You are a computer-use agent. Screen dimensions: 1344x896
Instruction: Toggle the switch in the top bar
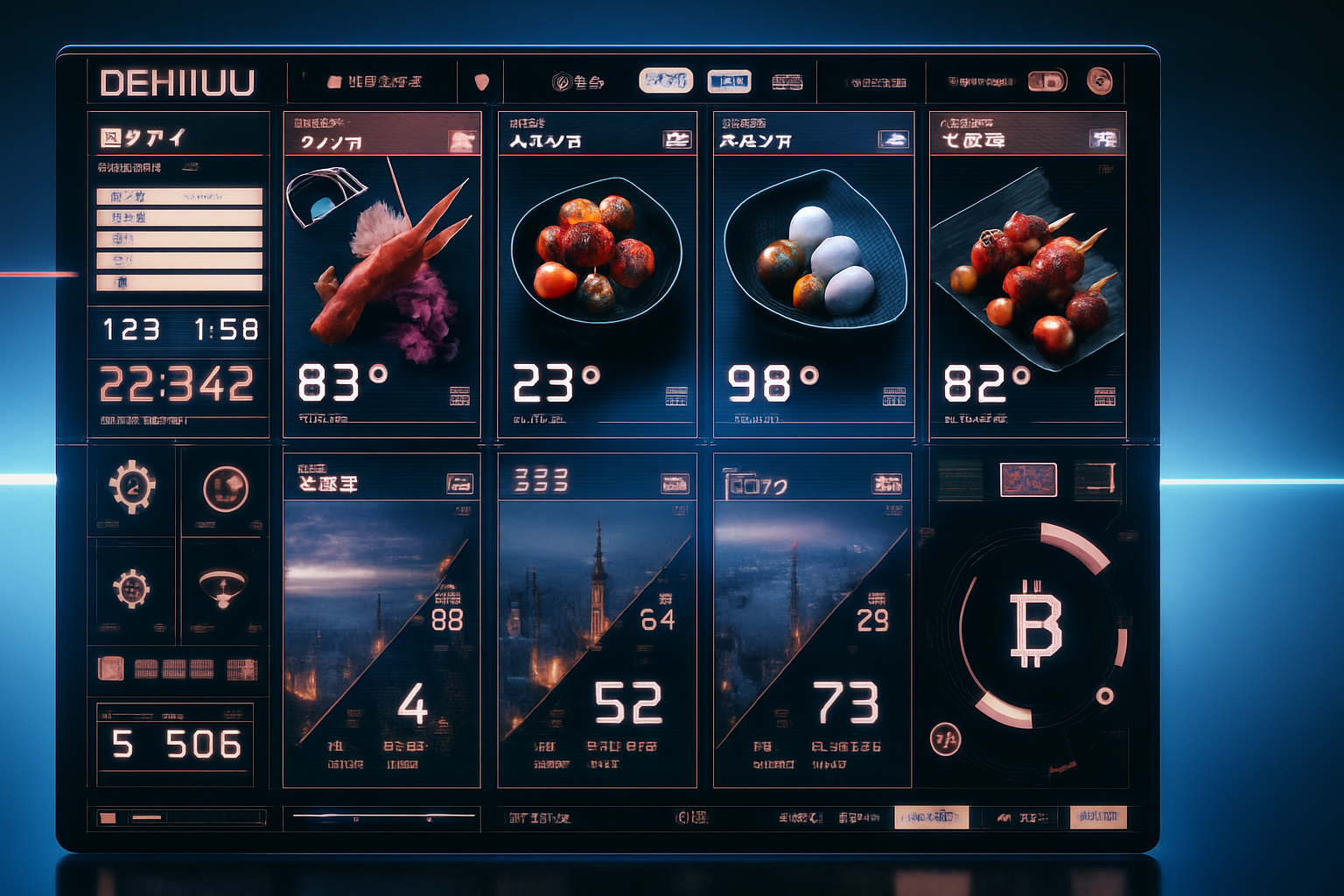[1046, 81]
